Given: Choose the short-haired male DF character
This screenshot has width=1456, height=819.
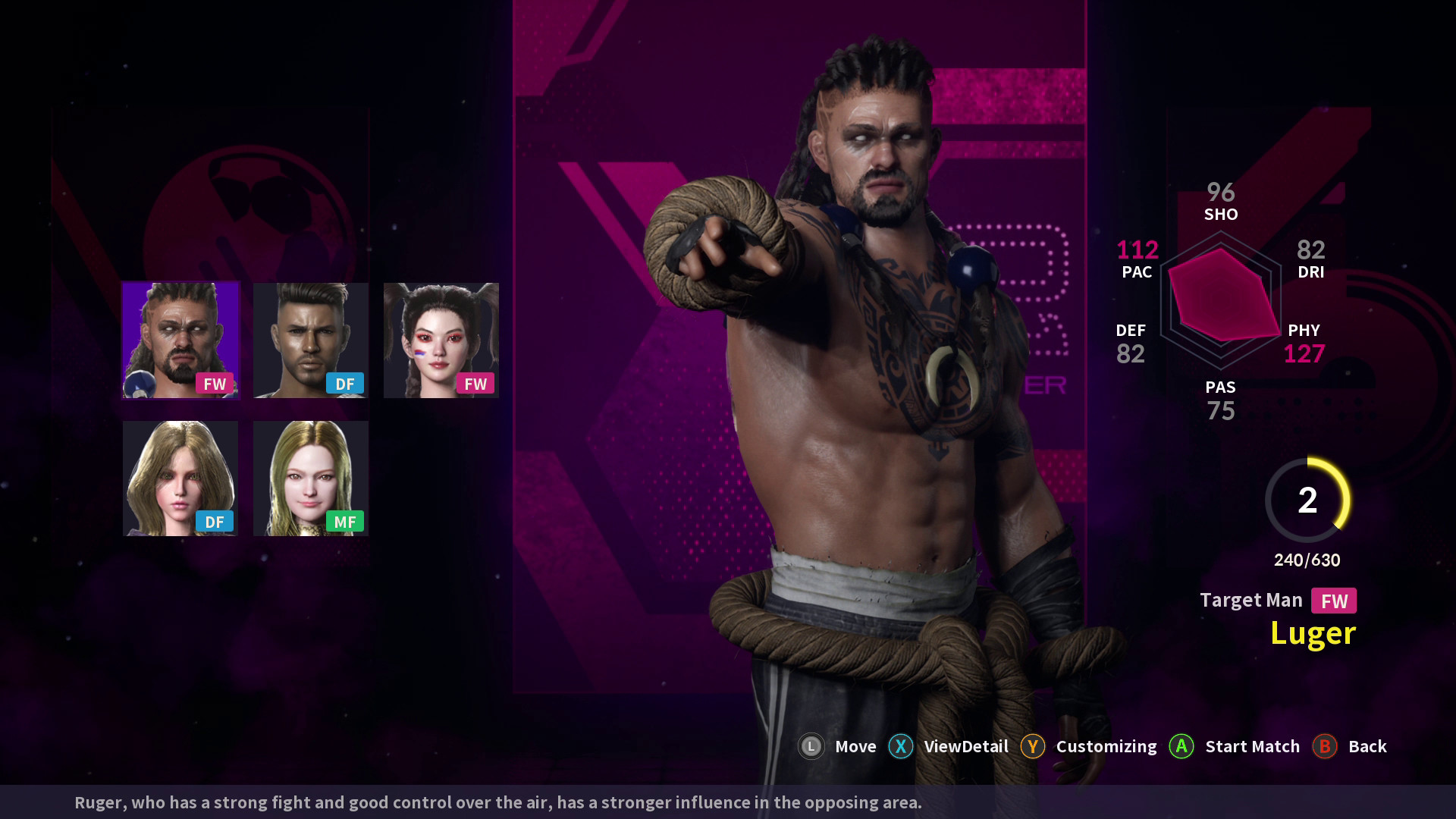Looking at the screenshot, I should [x=311, y=340].
